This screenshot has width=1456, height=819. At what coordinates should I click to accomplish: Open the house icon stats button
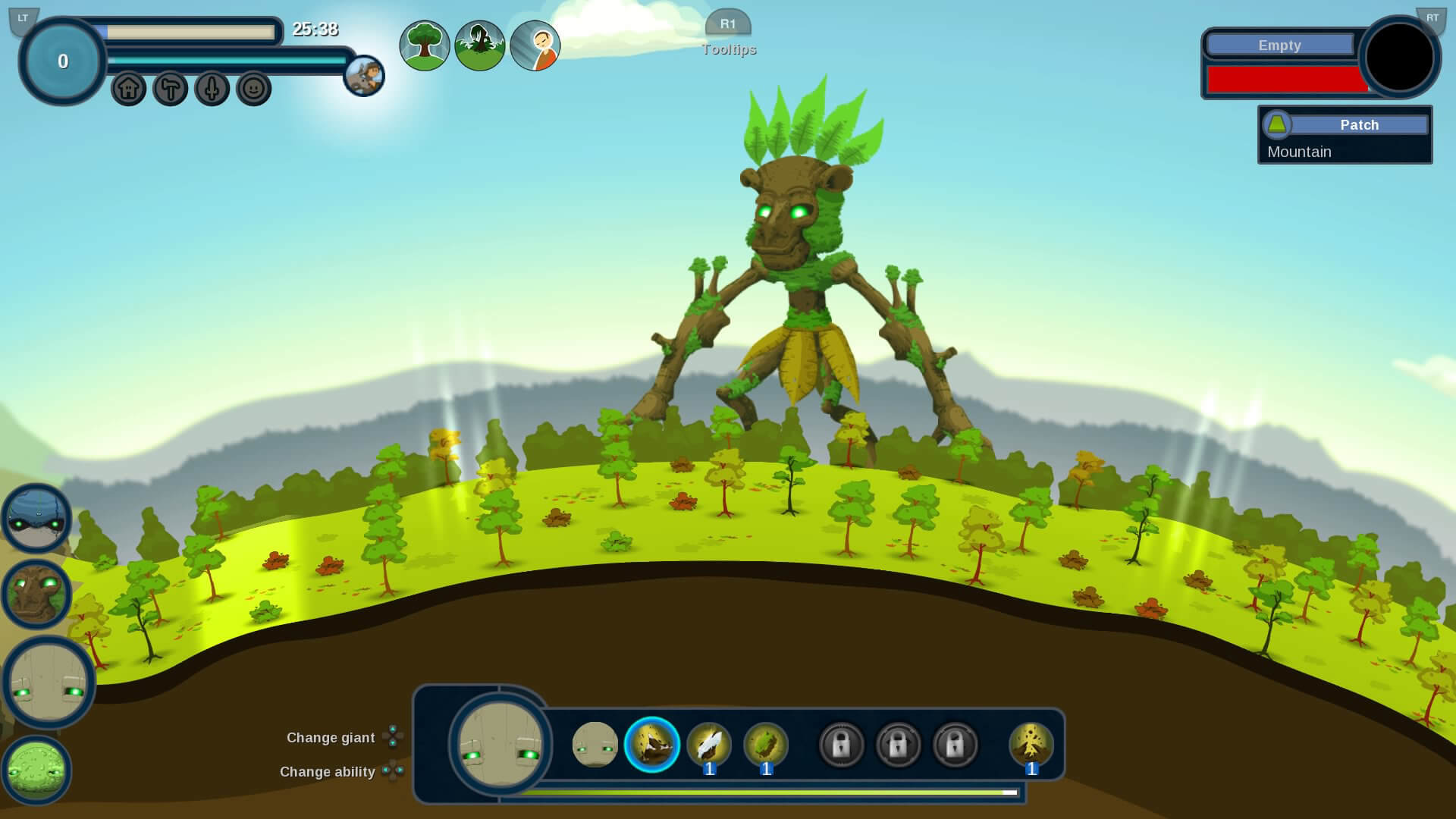129,89
